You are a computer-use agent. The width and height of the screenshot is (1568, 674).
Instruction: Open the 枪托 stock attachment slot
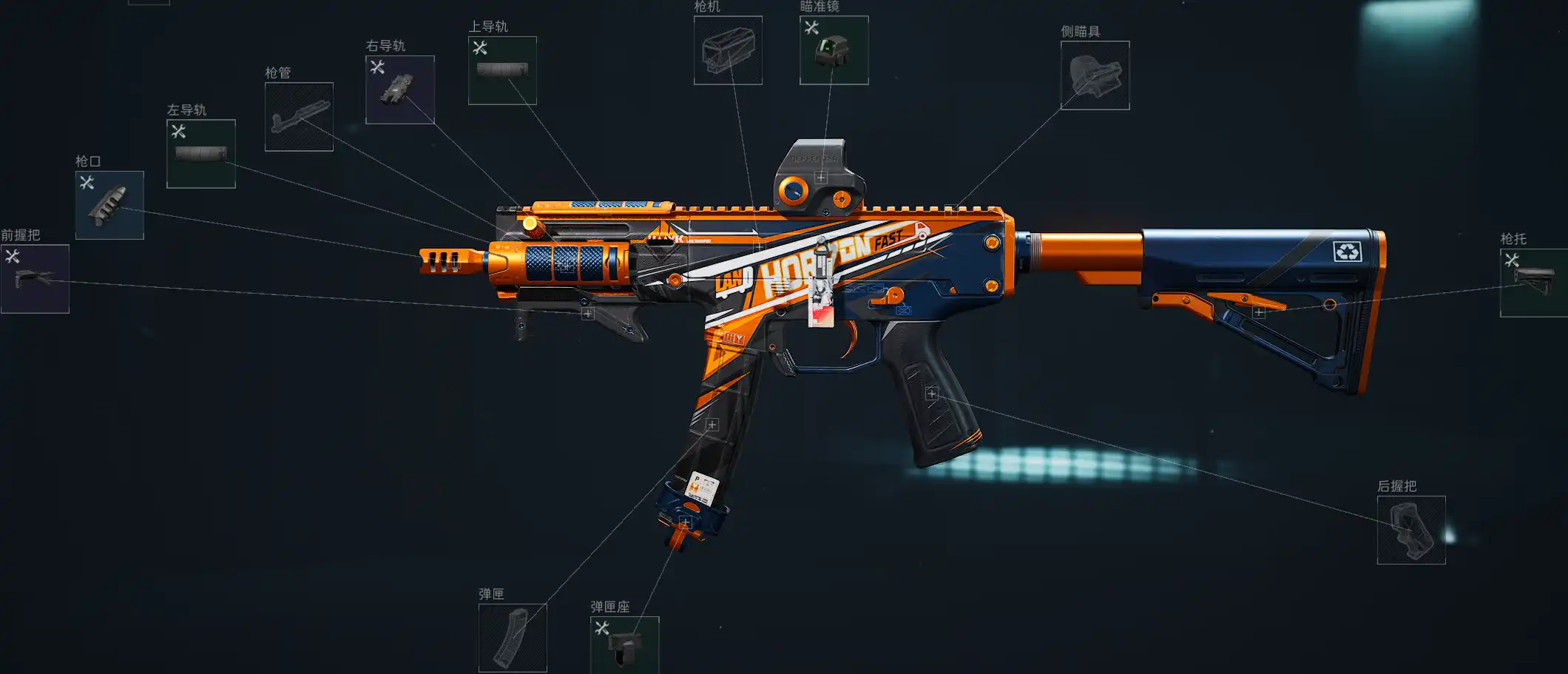coord(1533,283)
